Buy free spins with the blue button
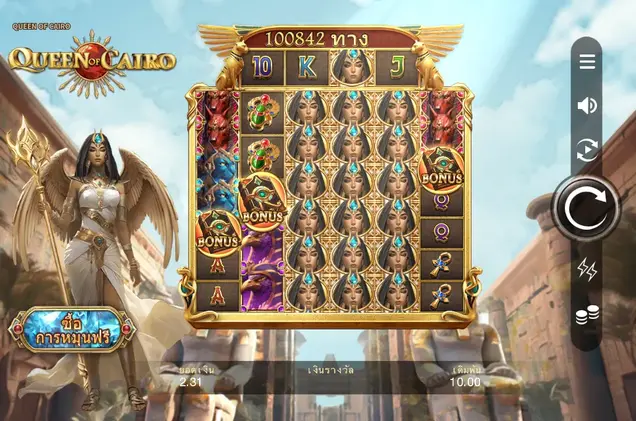Screen dimensions: 636x421 (71, 330)
